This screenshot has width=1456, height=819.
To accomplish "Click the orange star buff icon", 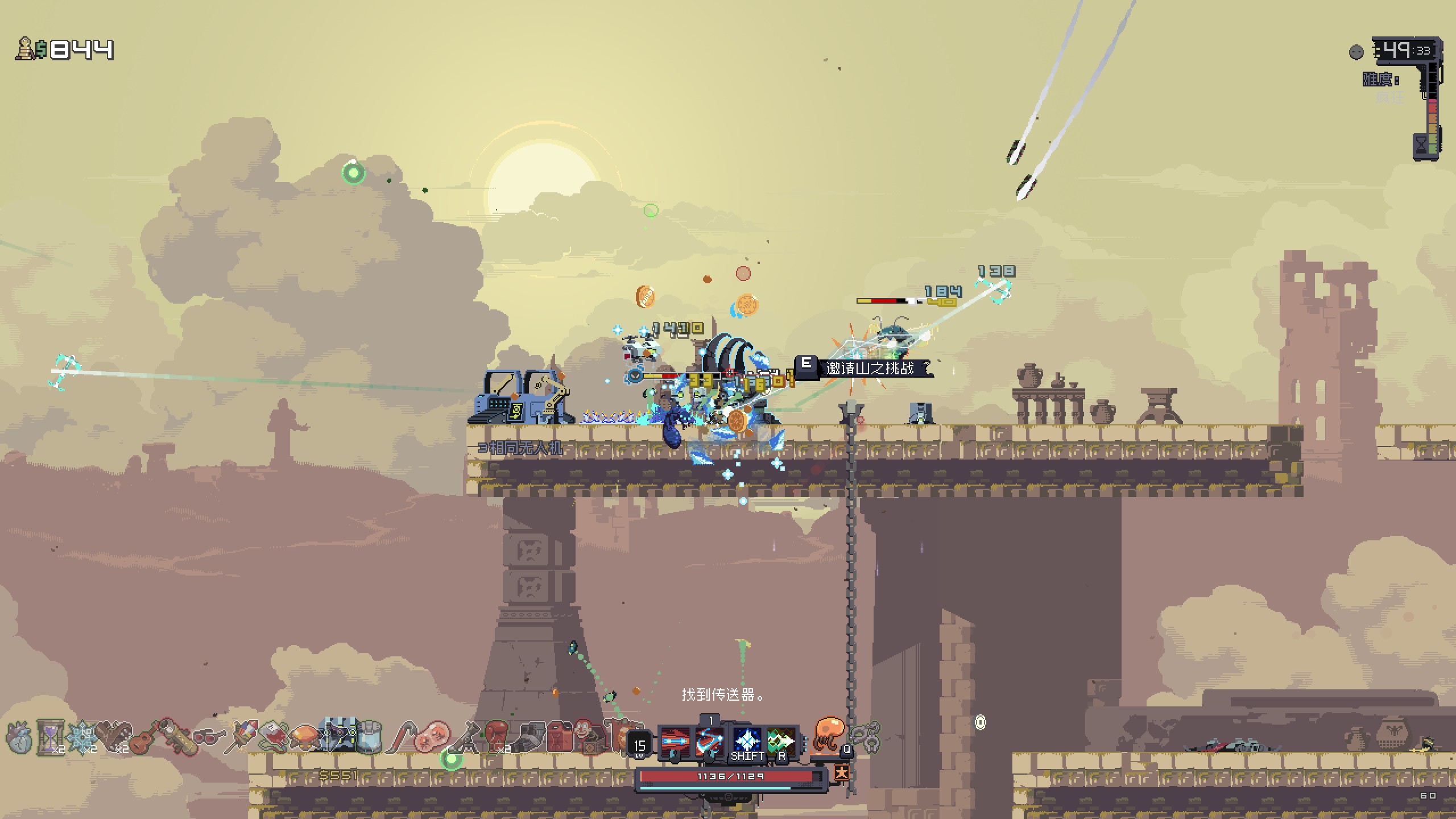I will [x=842, y=772].
